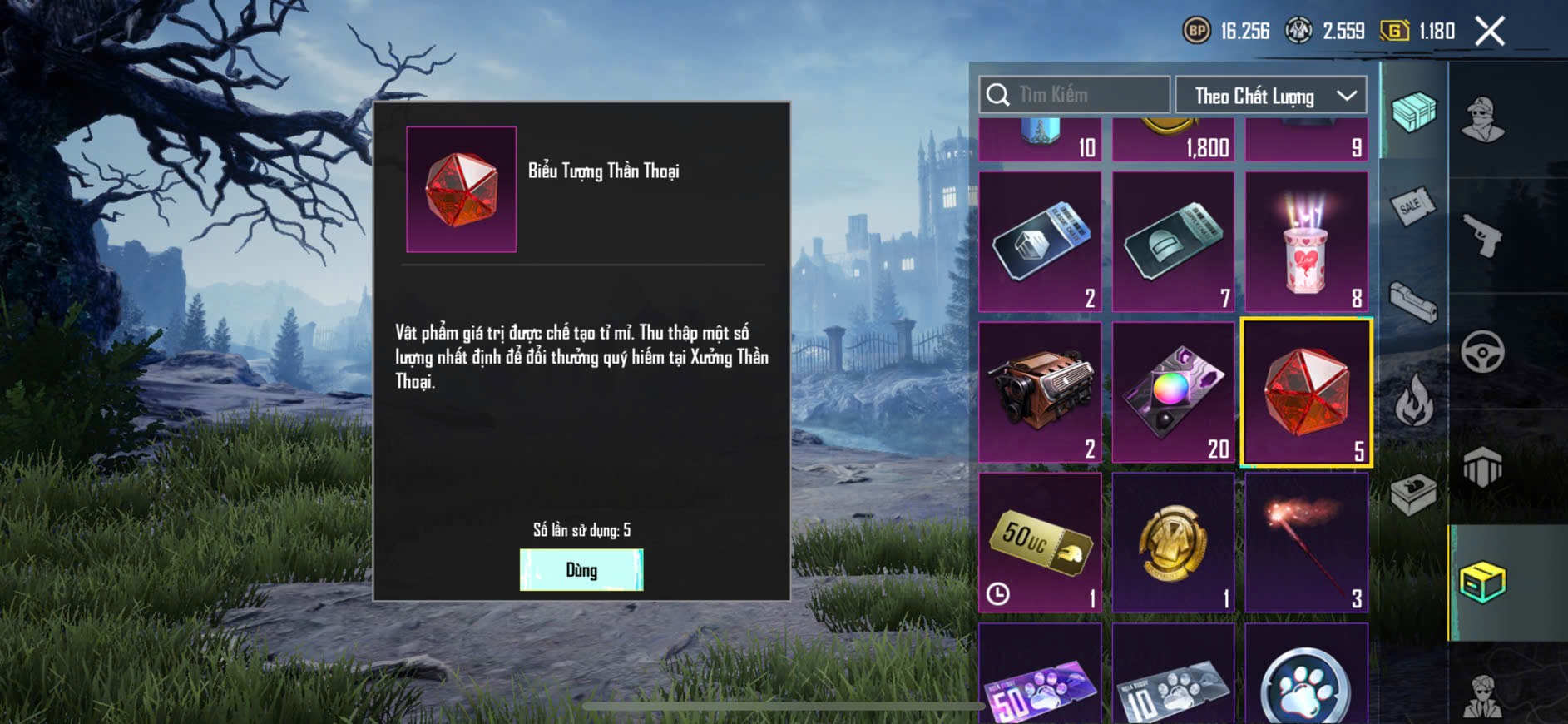Switch to the flame icon tab
The height and width of the screenshot is (724, 1568).
tap(1413, 401)
